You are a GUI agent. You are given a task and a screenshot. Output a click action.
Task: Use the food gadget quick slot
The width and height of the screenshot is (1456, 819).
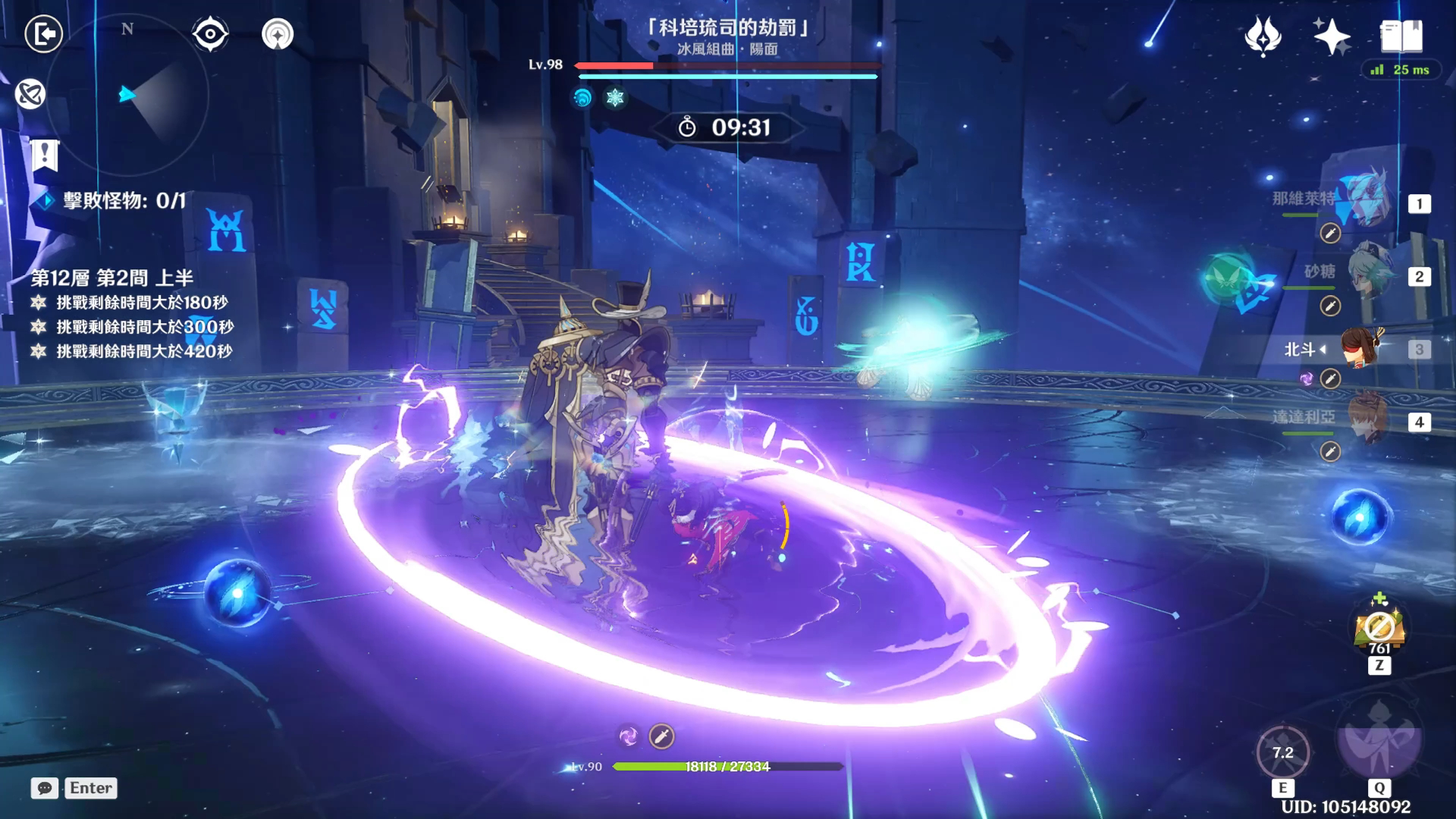click(x=1379, y=629)
